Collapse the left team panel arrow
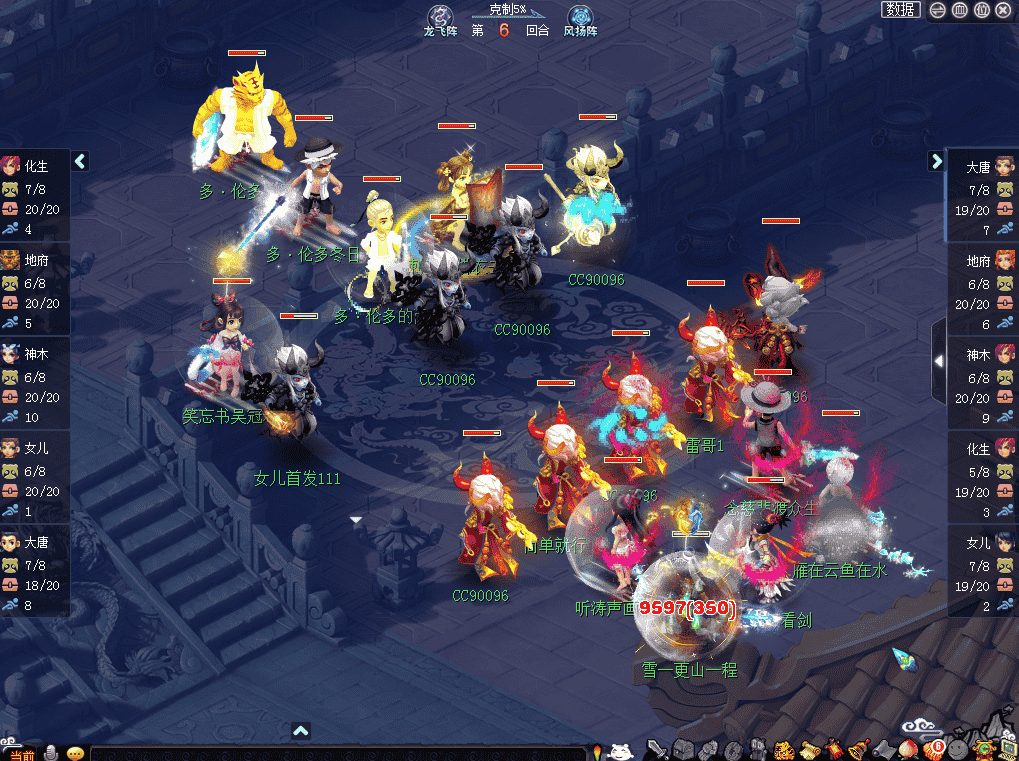This screenshot has height=761, width=1019. tap(81, 161)
